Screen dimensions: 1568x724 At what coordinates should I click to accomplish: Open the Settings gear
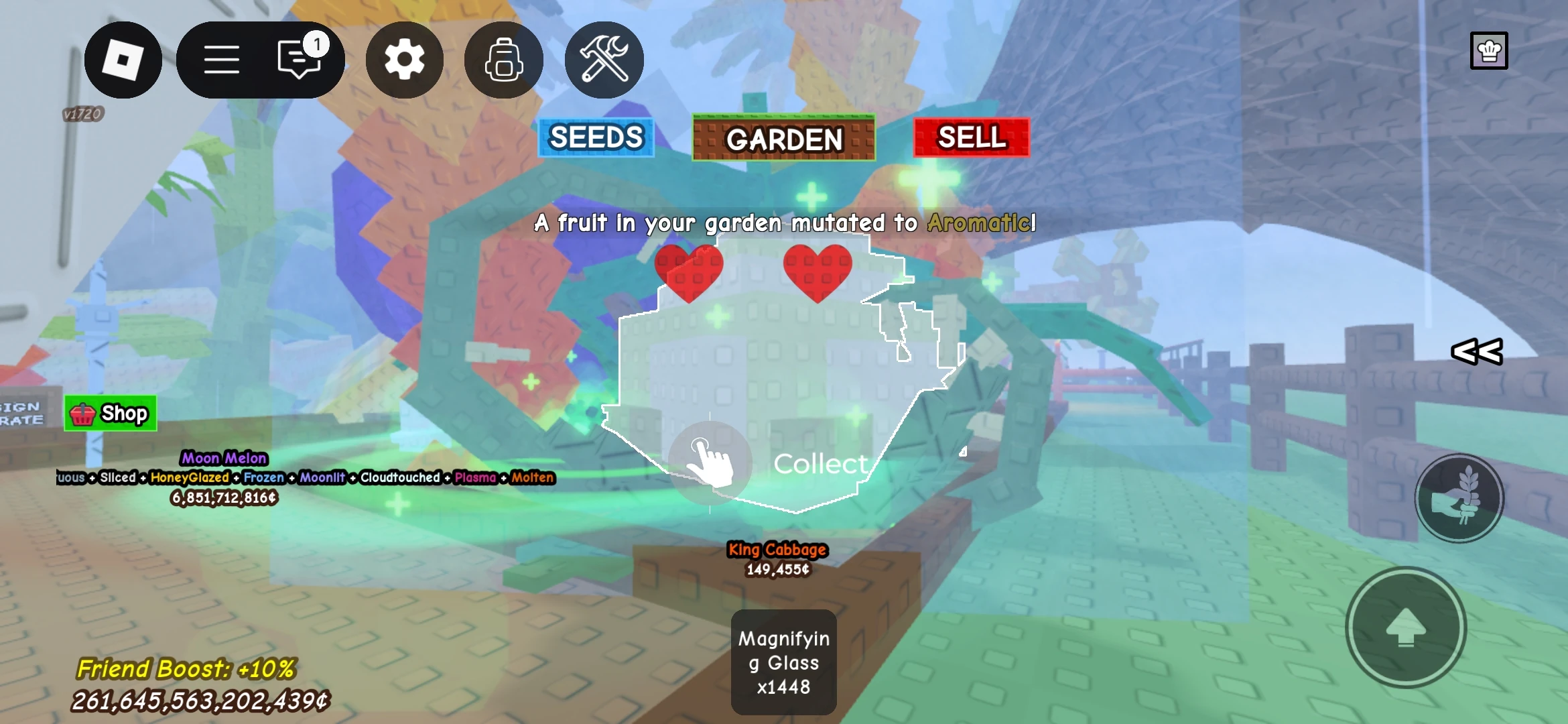tap(404, 60)
